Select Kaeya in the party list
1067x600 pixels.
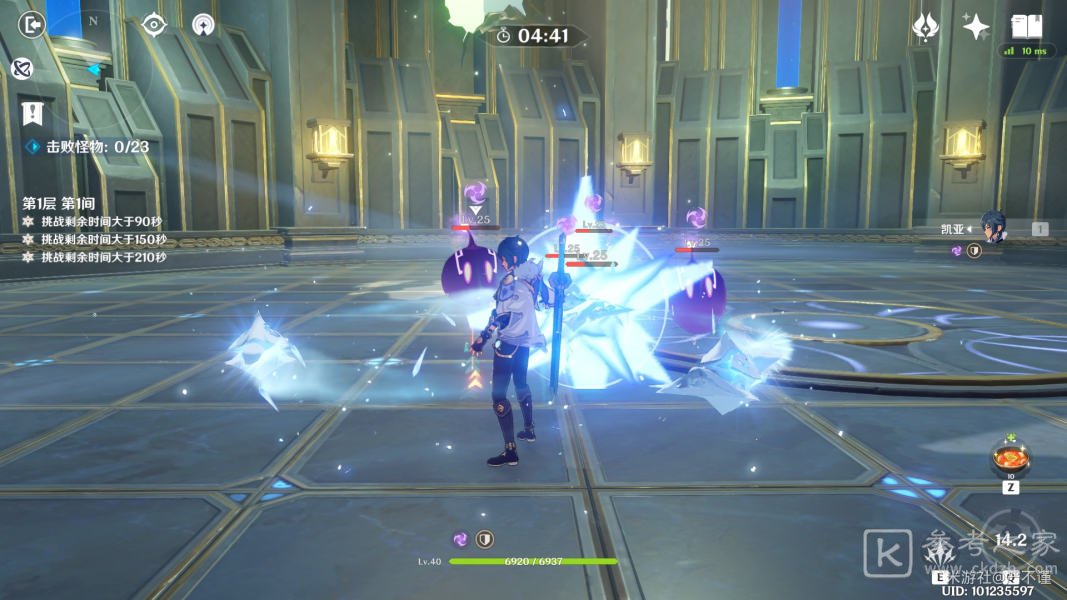991,229
